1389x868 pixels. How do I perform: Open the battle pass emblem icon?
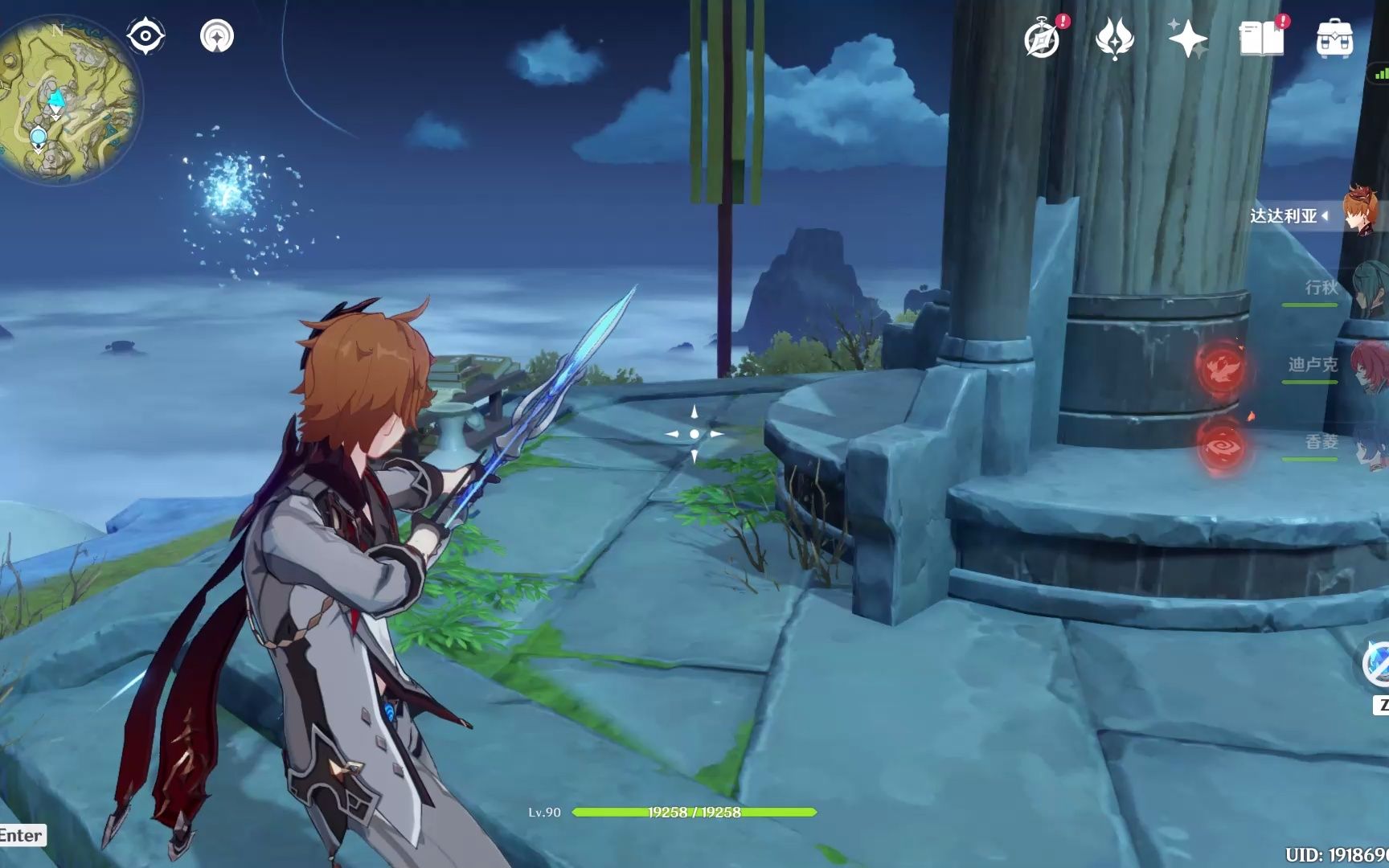(x=1114, y=39)
